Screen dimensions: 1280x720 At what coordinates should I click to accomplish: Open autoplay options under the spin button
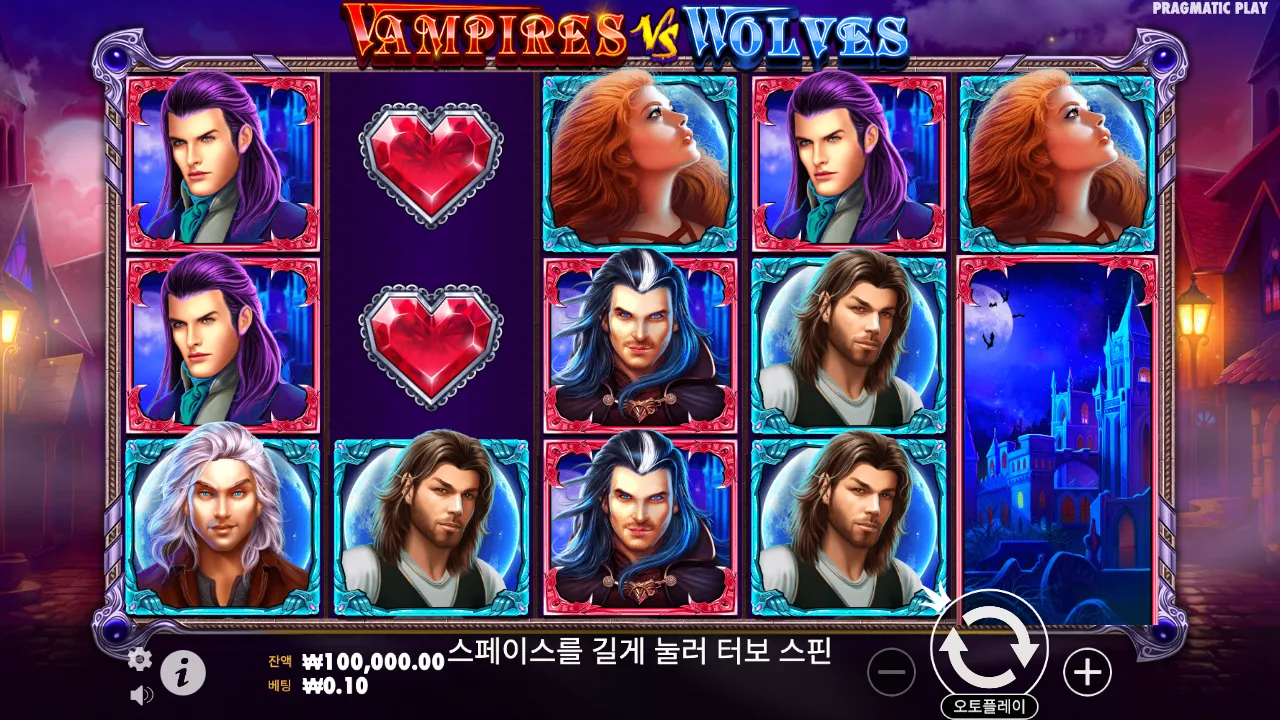pyautogui.click(x=988, y=703)
